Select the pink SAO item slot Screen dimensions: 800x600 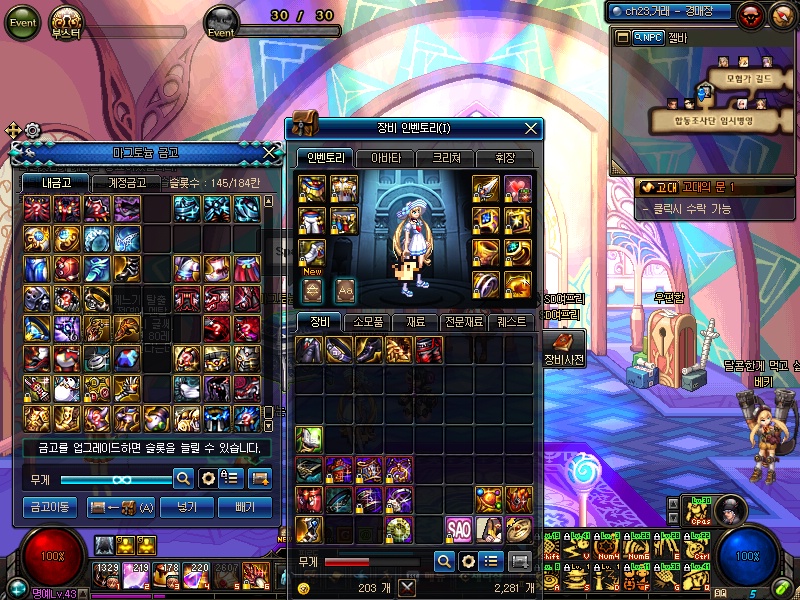458,529
